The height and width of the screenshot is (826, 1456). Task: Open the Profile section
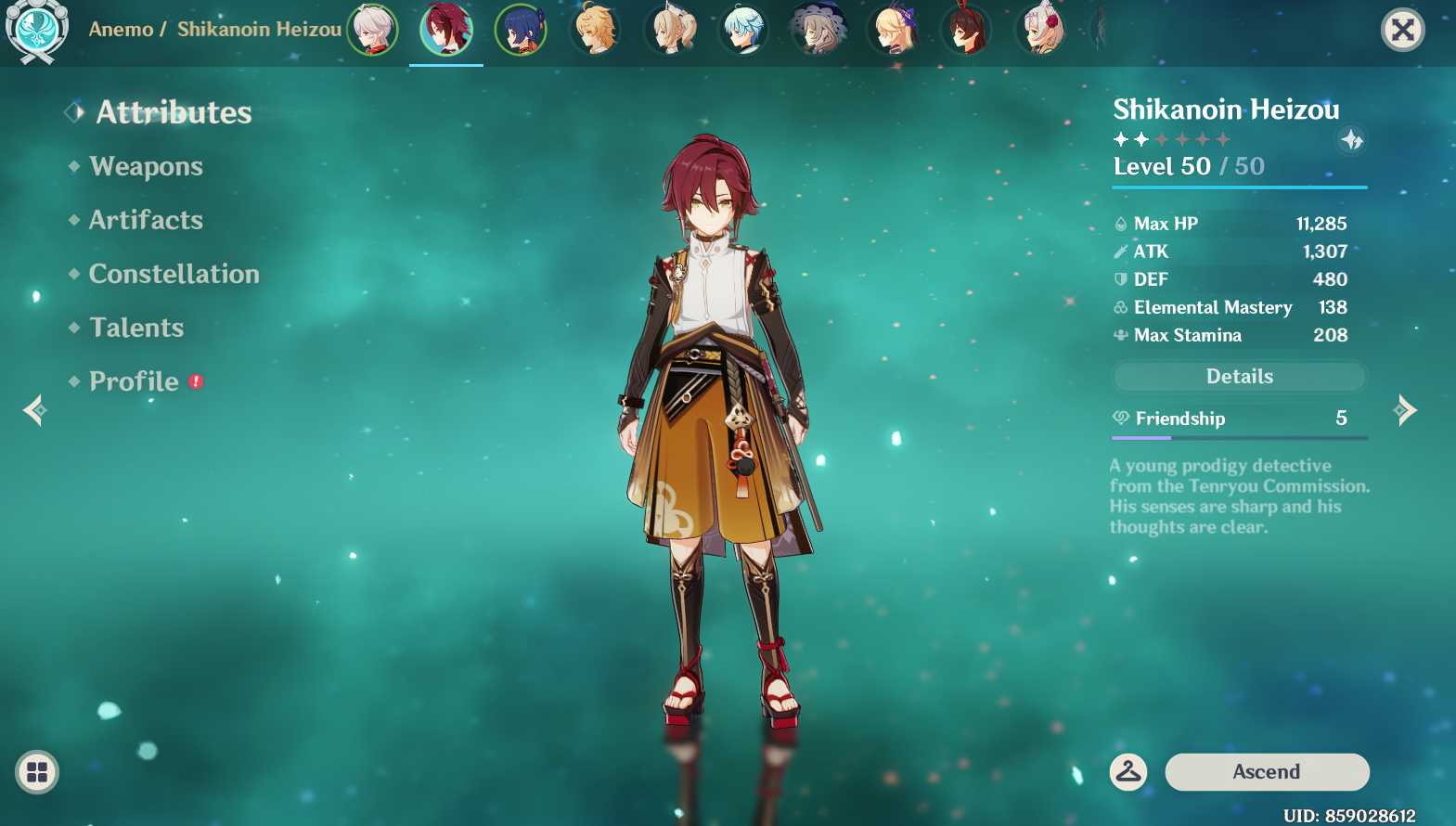[132, 381]
